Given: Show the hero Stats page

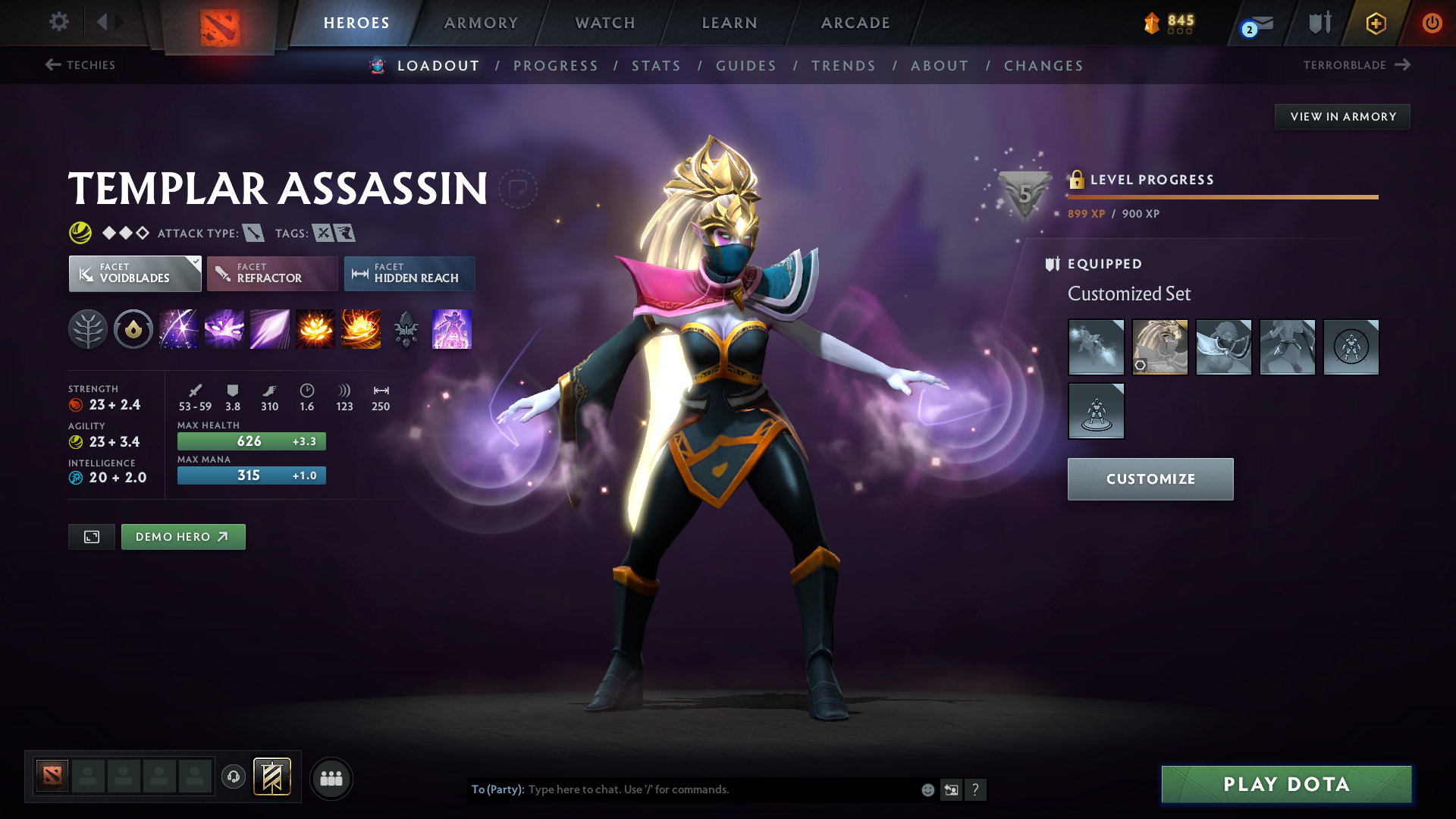Looking at the screenshot, I should click(656, 66).
